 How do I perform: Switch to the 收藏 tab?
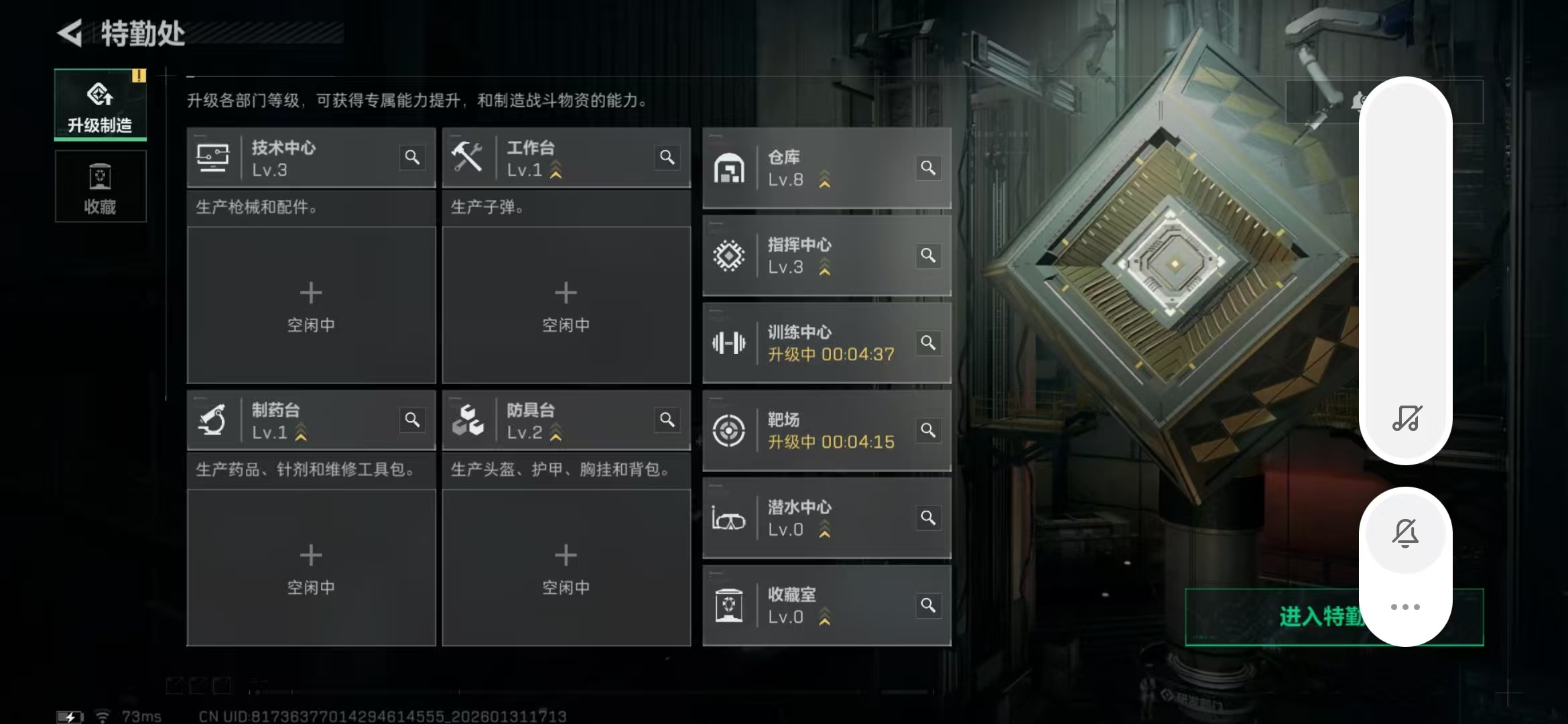(x=100, y=186)
